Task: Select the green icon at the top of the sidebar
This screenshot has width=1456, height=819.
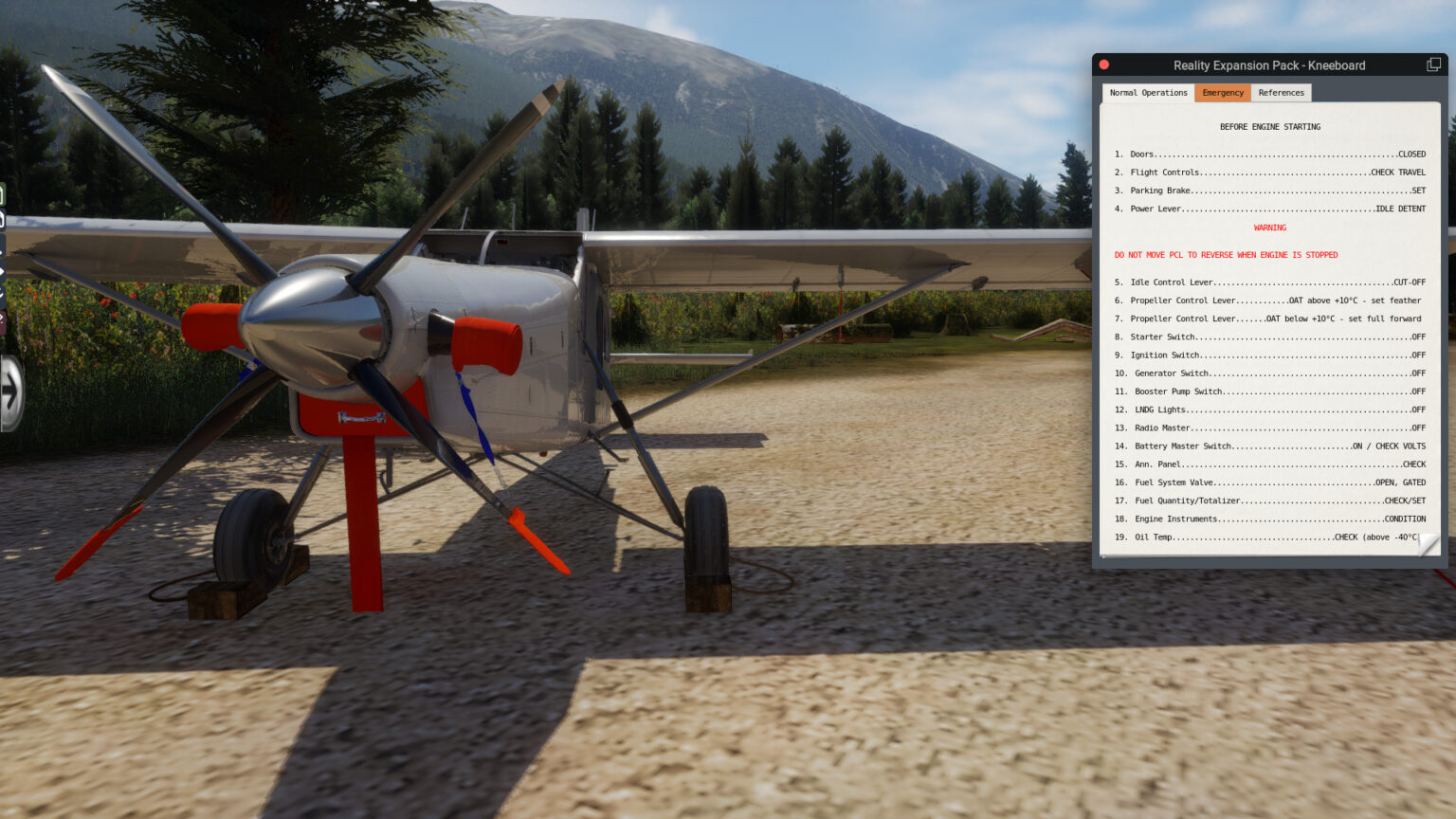Action: click(x=8, y=190)
